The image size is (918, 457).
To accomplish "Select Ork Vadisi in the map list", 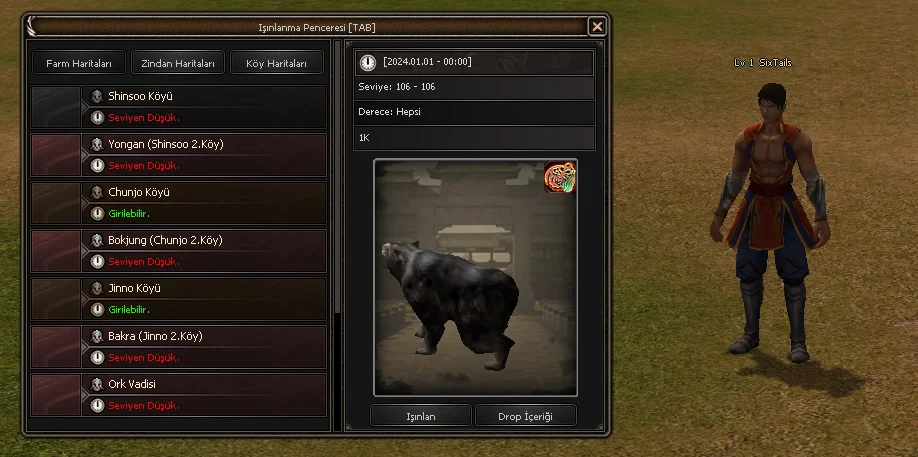I will pyautogui.click(x=180, y=394).
